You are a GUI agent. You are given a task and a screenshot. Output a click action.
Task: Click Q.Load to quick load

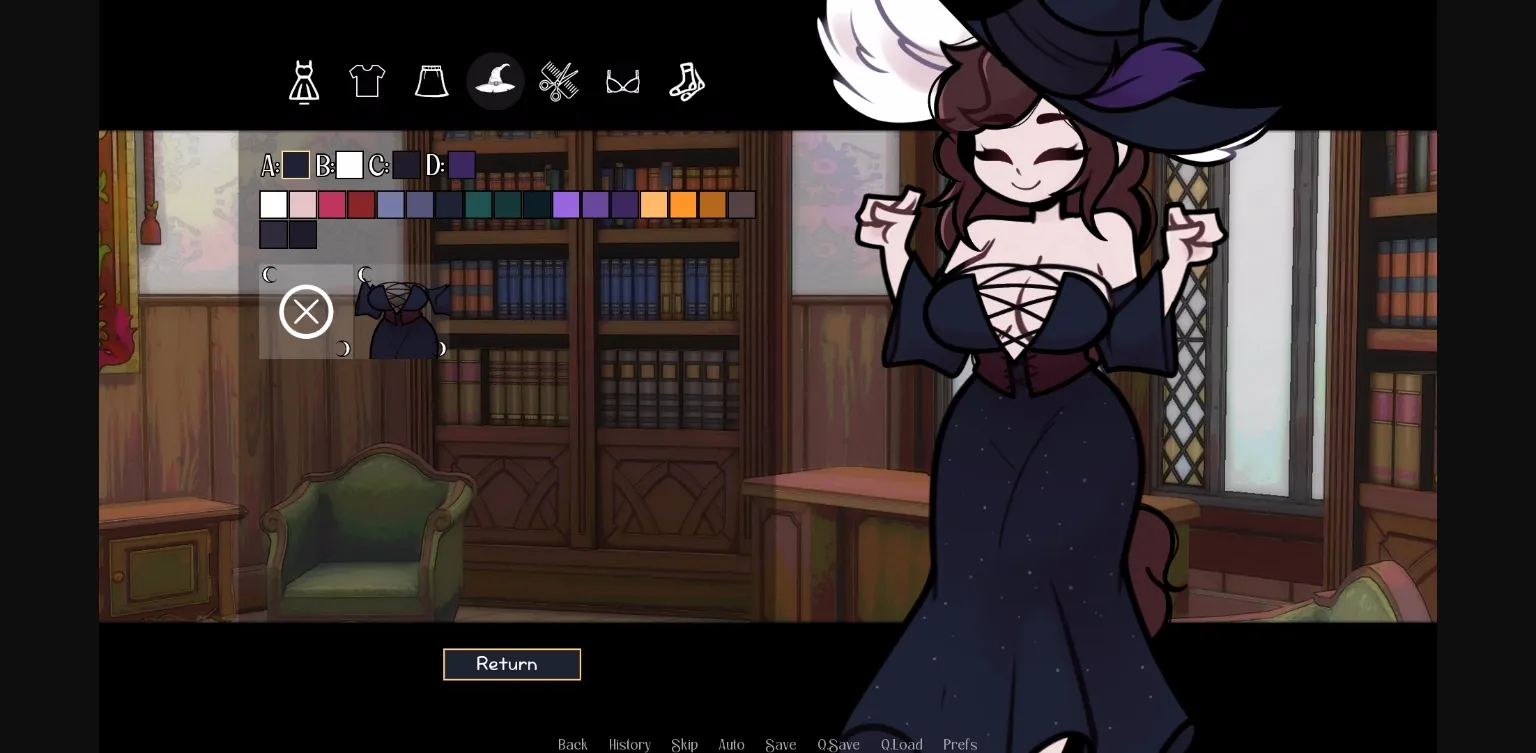pyautogui.click(x=901, y=744)
